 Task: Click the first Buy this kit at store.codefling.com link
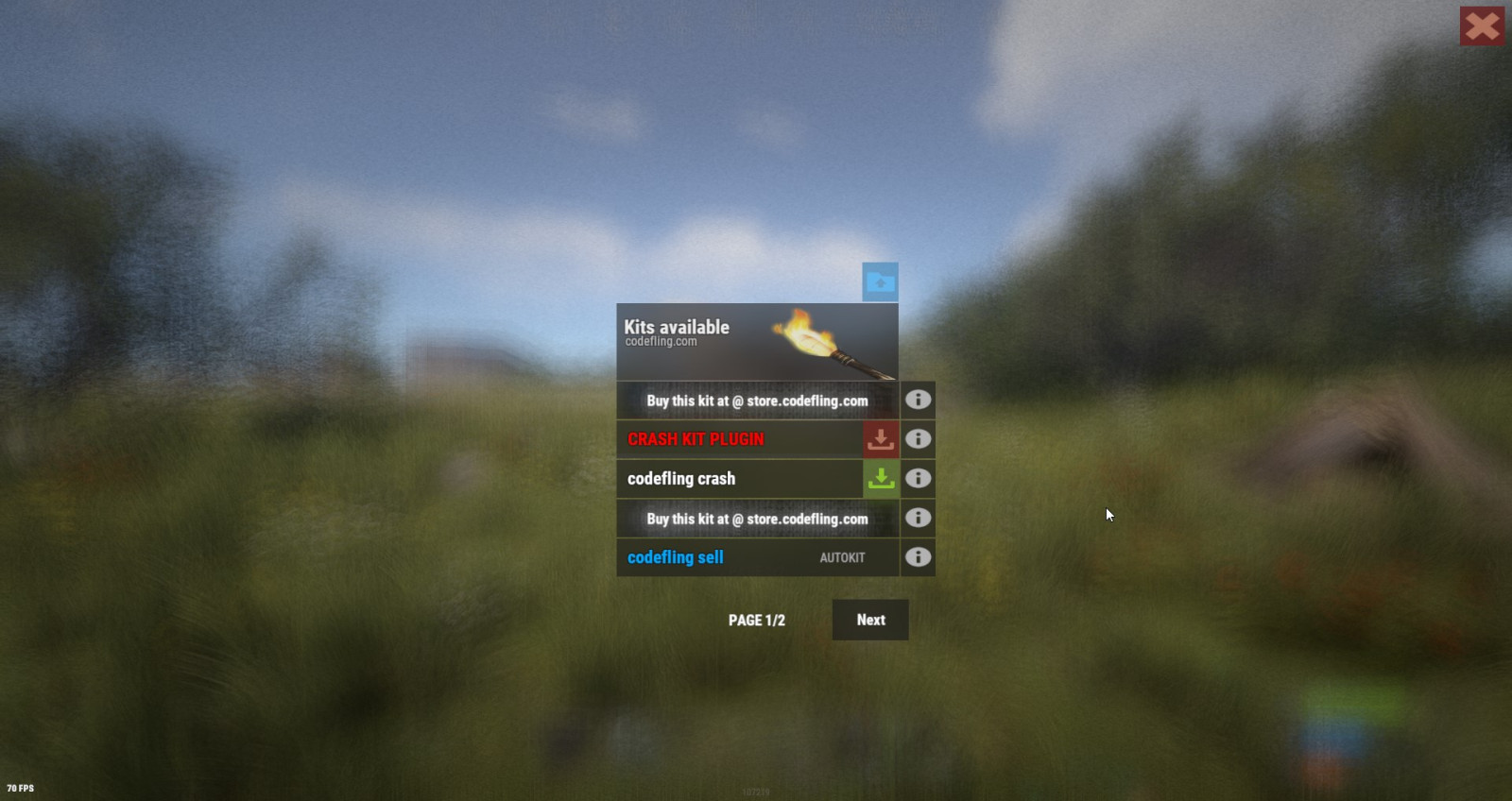pyautogui.click(x=756, y=400)
